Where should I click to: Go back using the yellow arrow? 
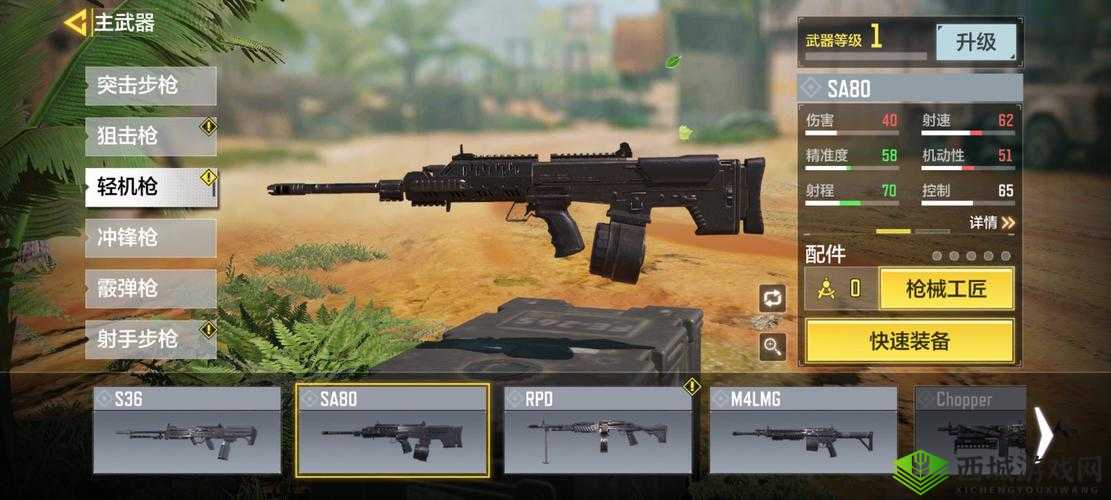coord(76,22)
